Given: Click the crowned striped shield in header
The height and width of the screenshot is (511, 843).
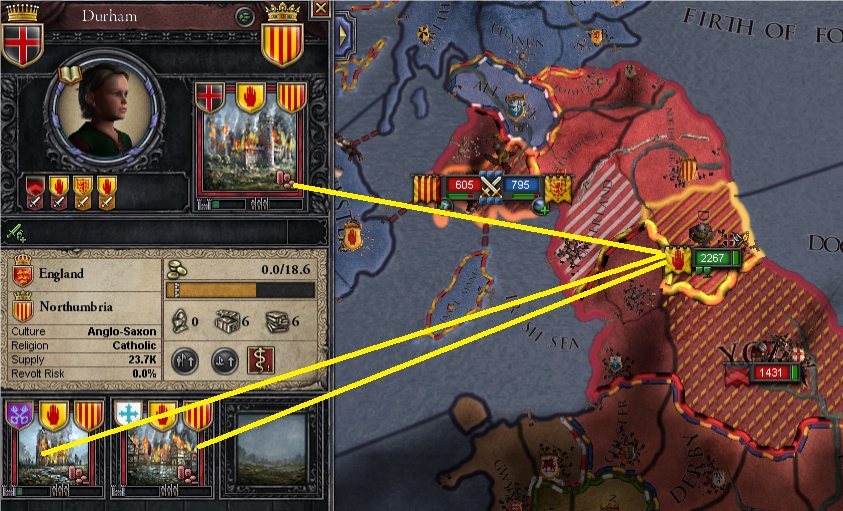Looking at the screenshot, I should pos(282,37).
